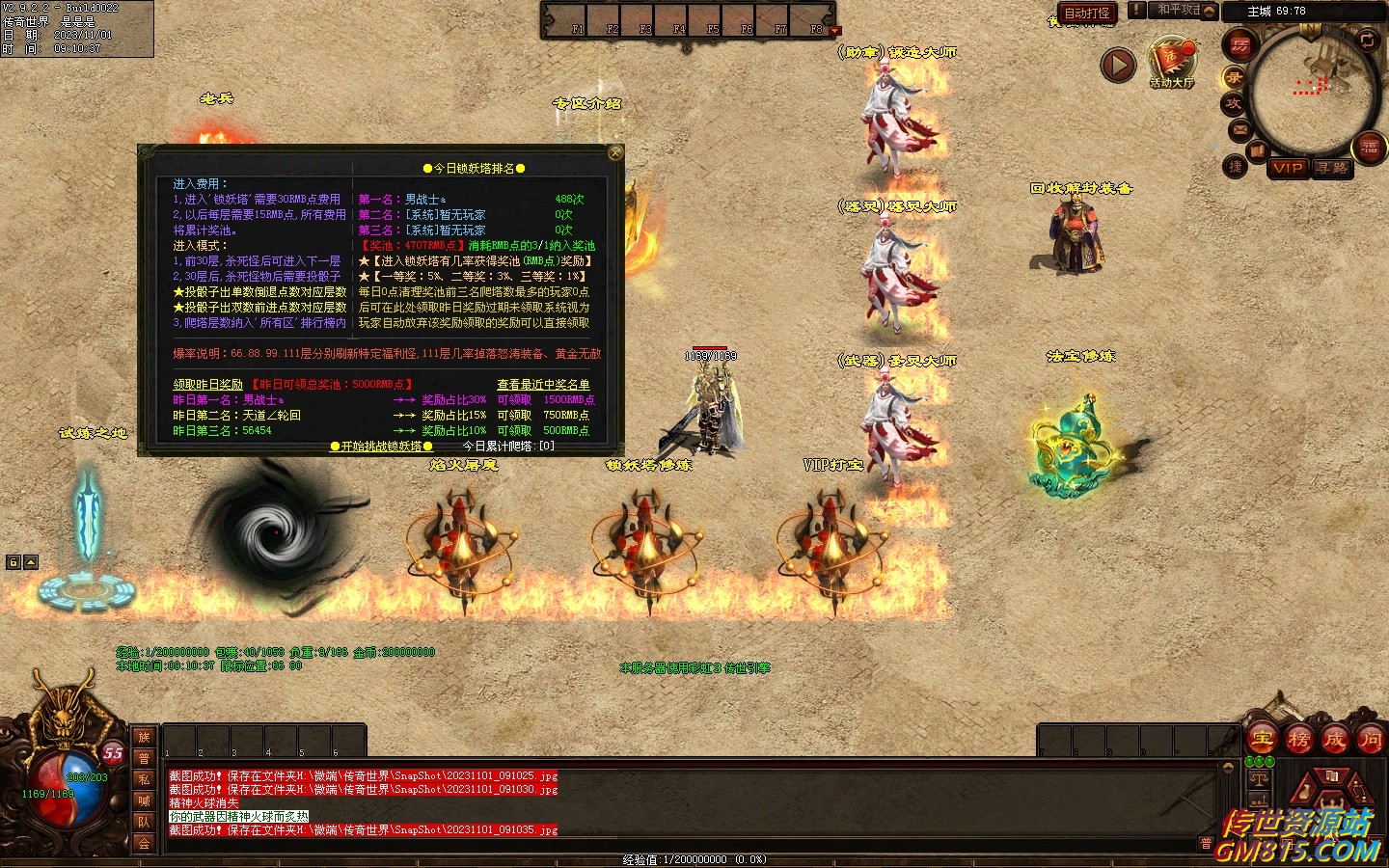Open the 活动大厅 event hall icon
The image size is (1389, 868).
[x=1172, y=63]
